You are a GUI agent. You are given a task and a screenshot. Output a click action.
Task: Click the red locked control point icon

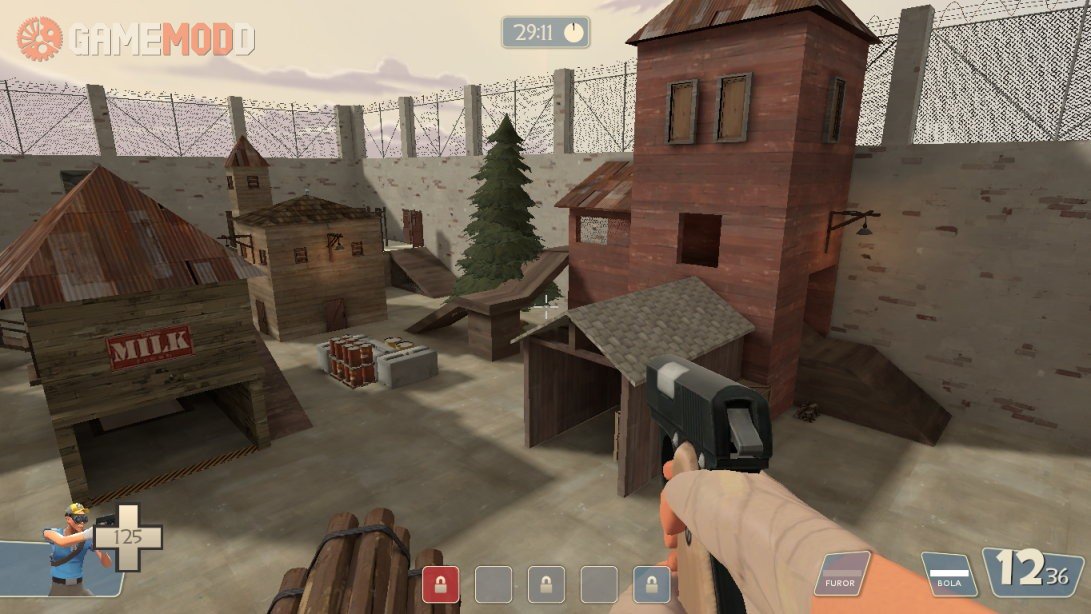(x=440, y=584)
